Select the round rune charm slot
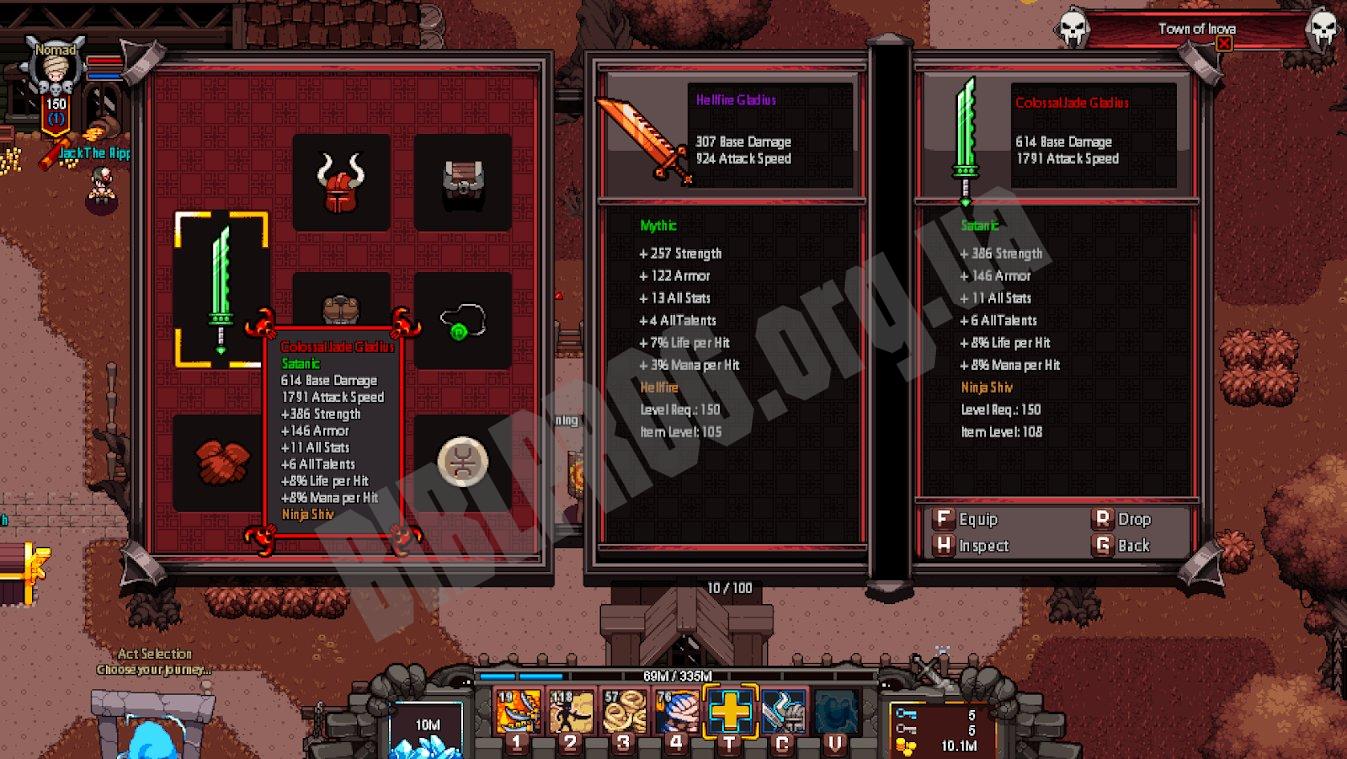Screen dimensions: 1347x759 click(x=462, y=462)
